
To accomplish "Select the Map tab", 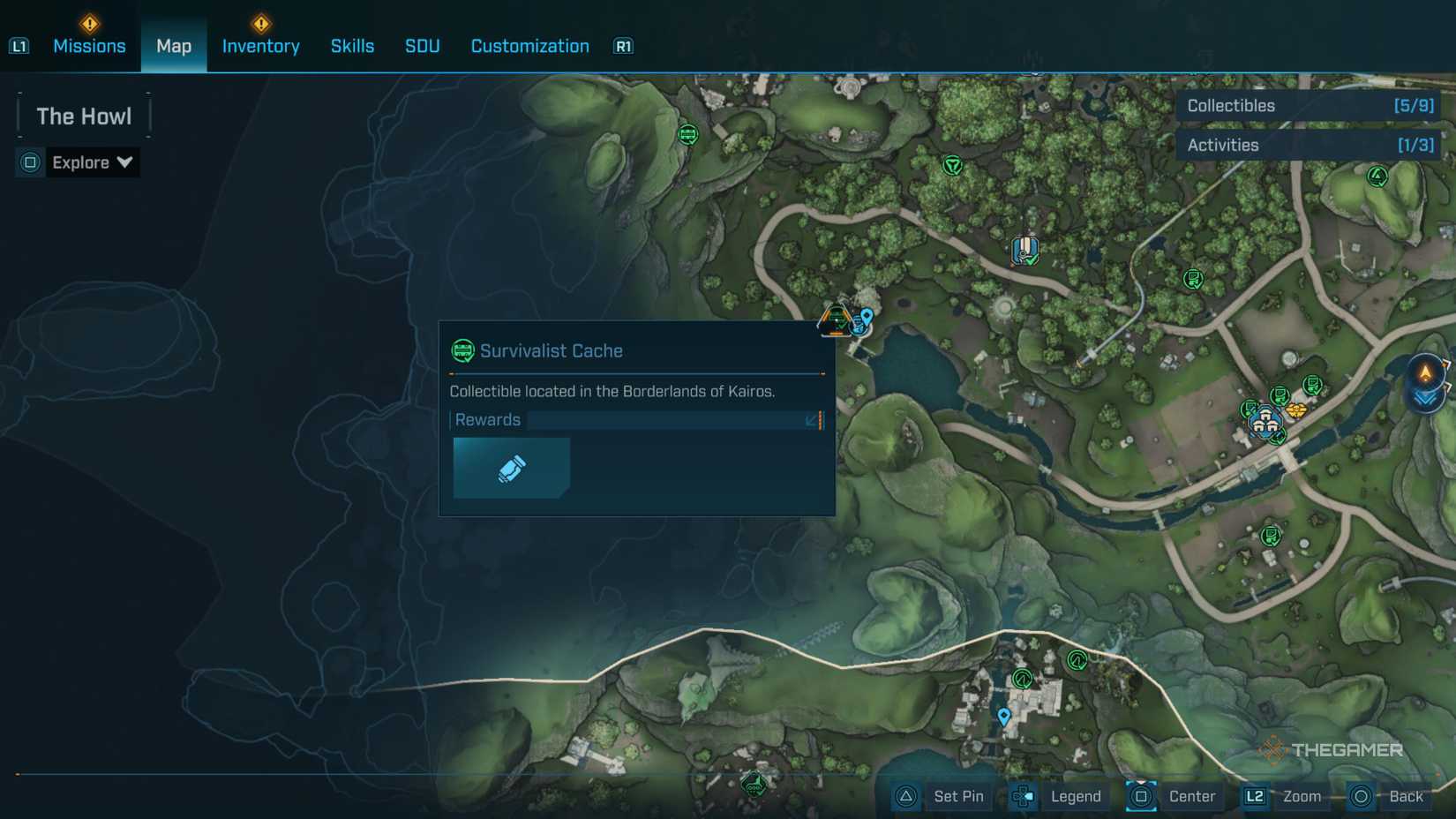I will pos(174,46).
